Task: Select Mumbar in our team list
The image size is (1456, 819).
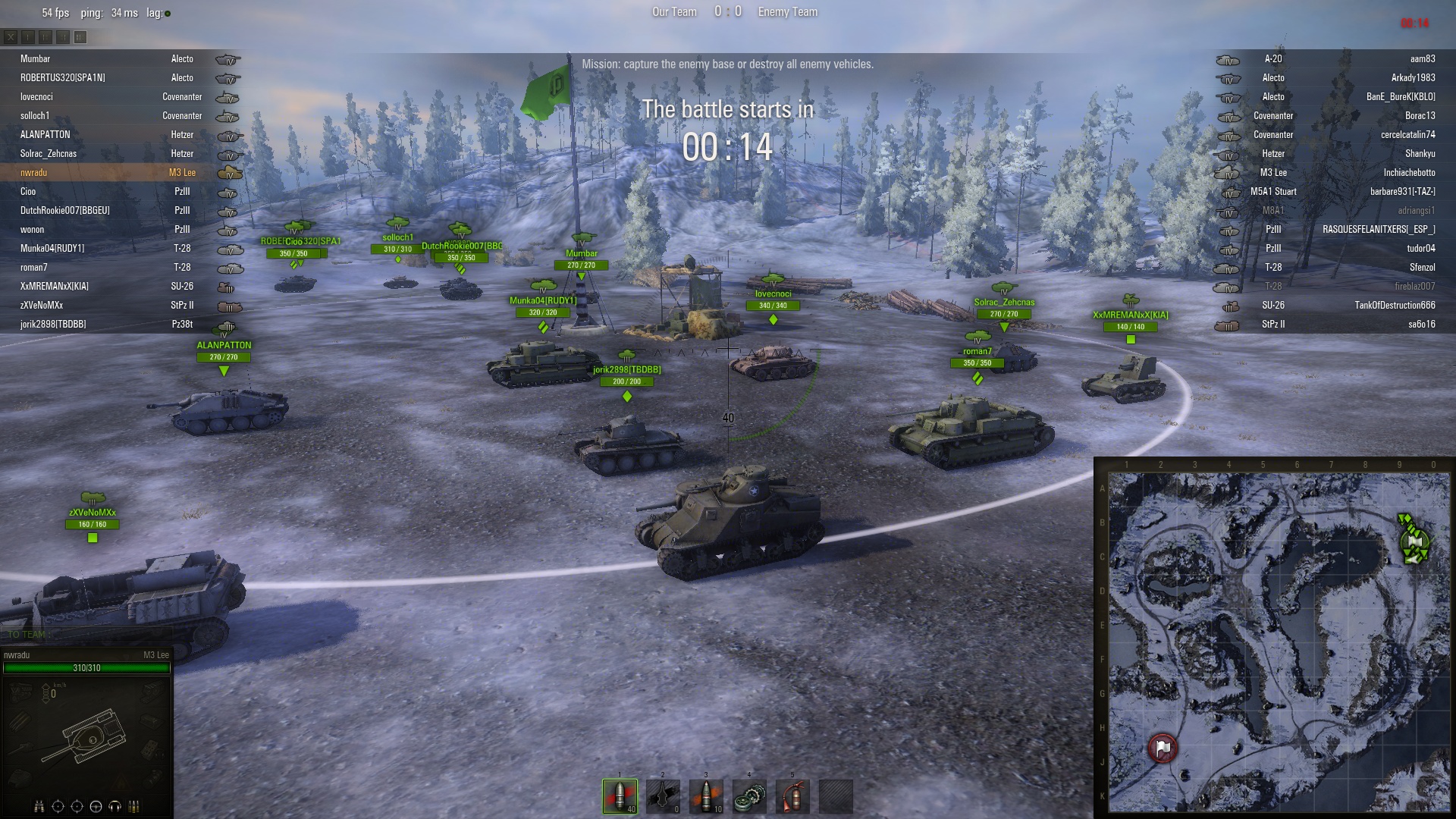Action: pyautogui.click(x=36, y=59)
